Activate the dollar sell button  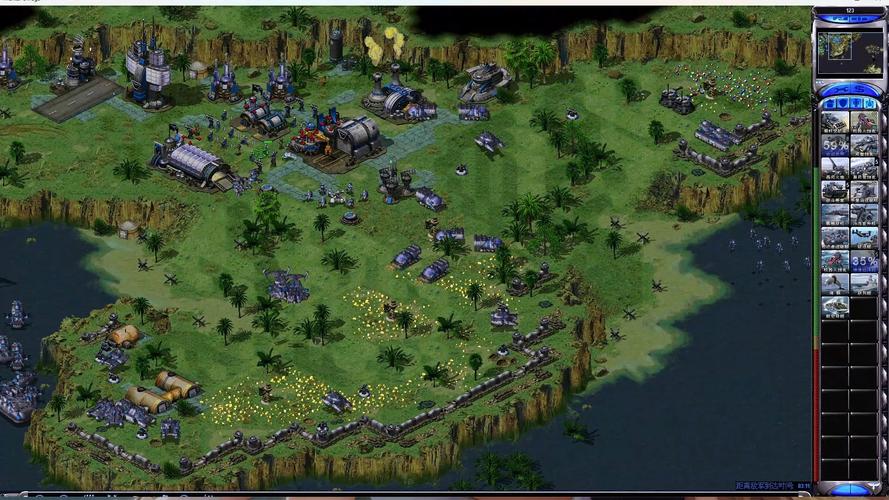point(858,88)
